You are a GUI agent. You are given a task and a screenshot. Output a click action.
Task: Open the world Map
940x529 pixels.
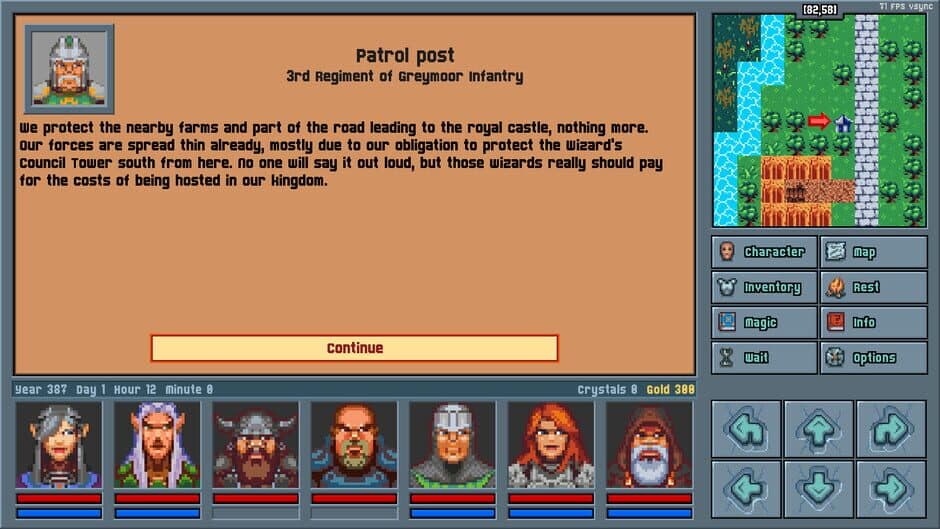[873, 252]
